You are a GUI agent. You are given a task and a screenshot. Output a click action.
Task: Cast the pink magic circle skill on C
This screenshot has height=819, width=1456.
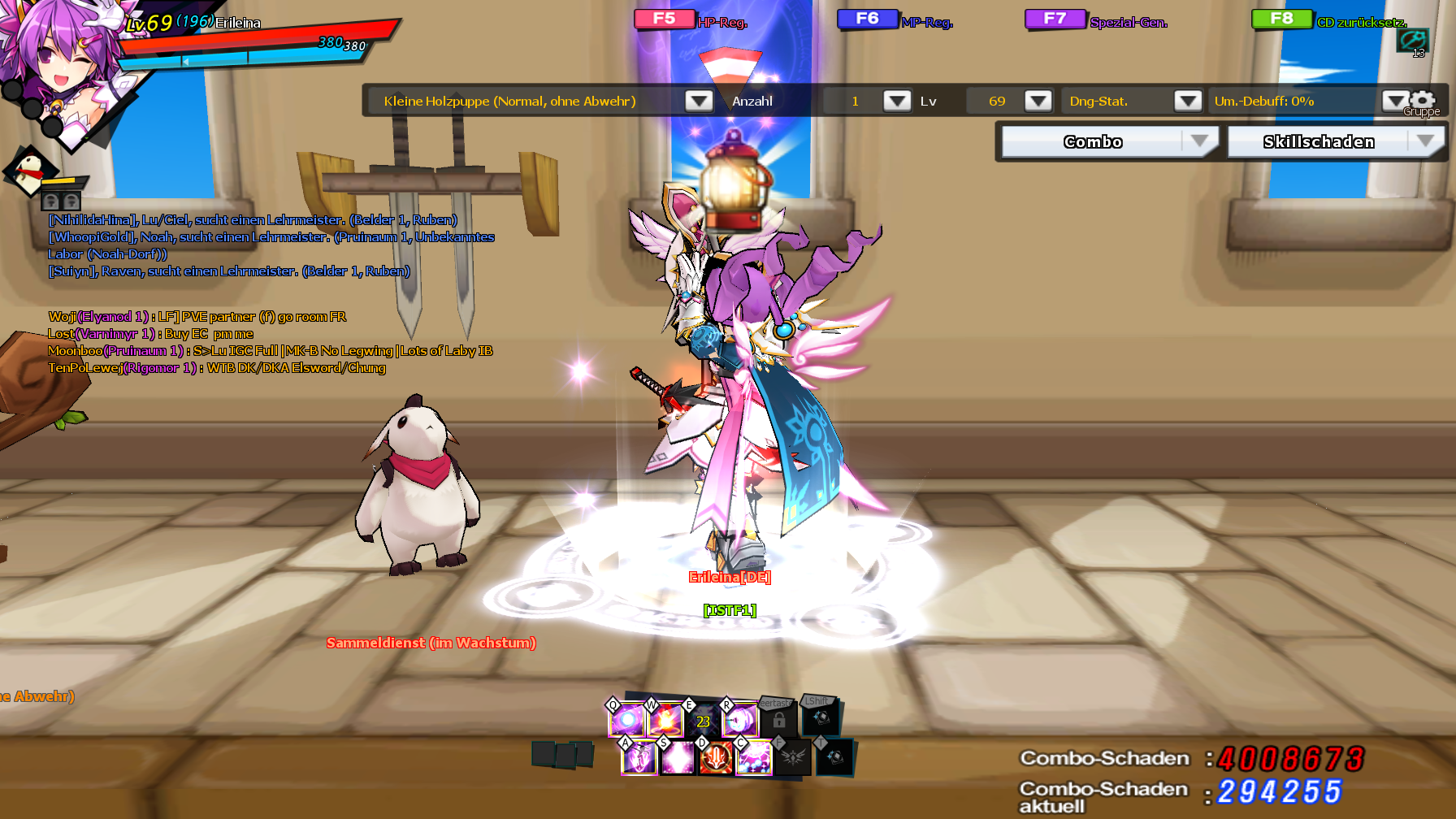pos(754,758)
